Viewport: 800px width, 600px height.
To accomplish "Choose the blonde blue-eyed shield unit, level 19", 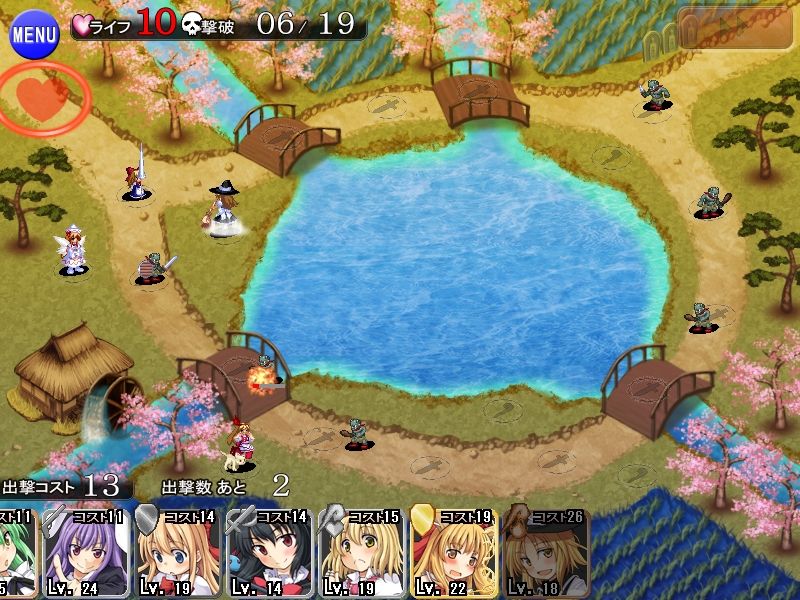I will click(x=176, y=553).
